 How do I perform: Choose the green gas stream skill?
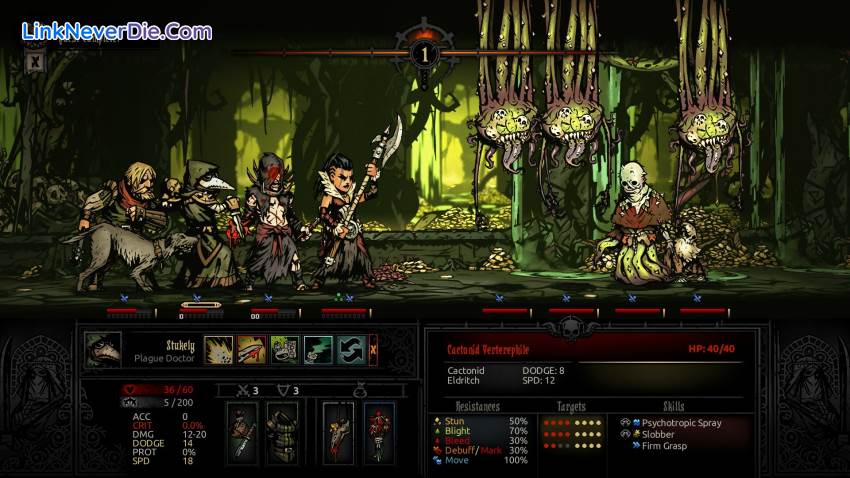[x=318, y=349]
